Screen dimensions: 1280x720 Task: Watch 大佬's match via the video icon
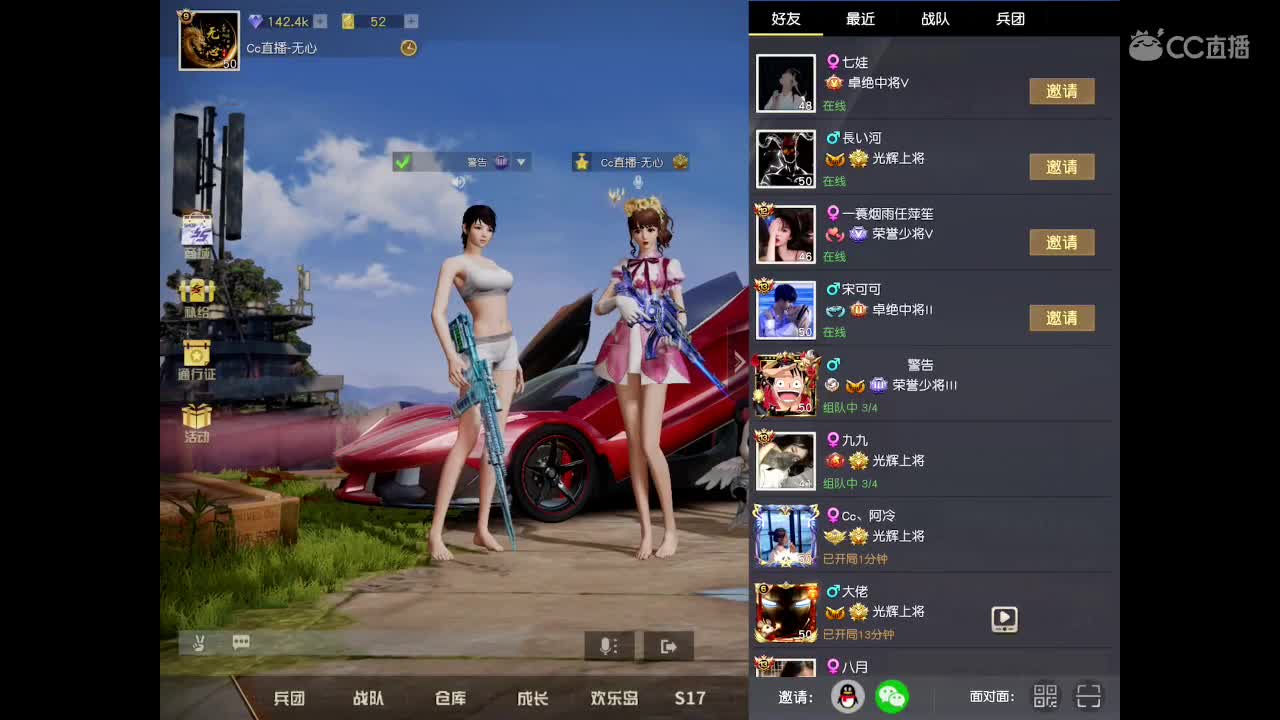pos(1003,619)
